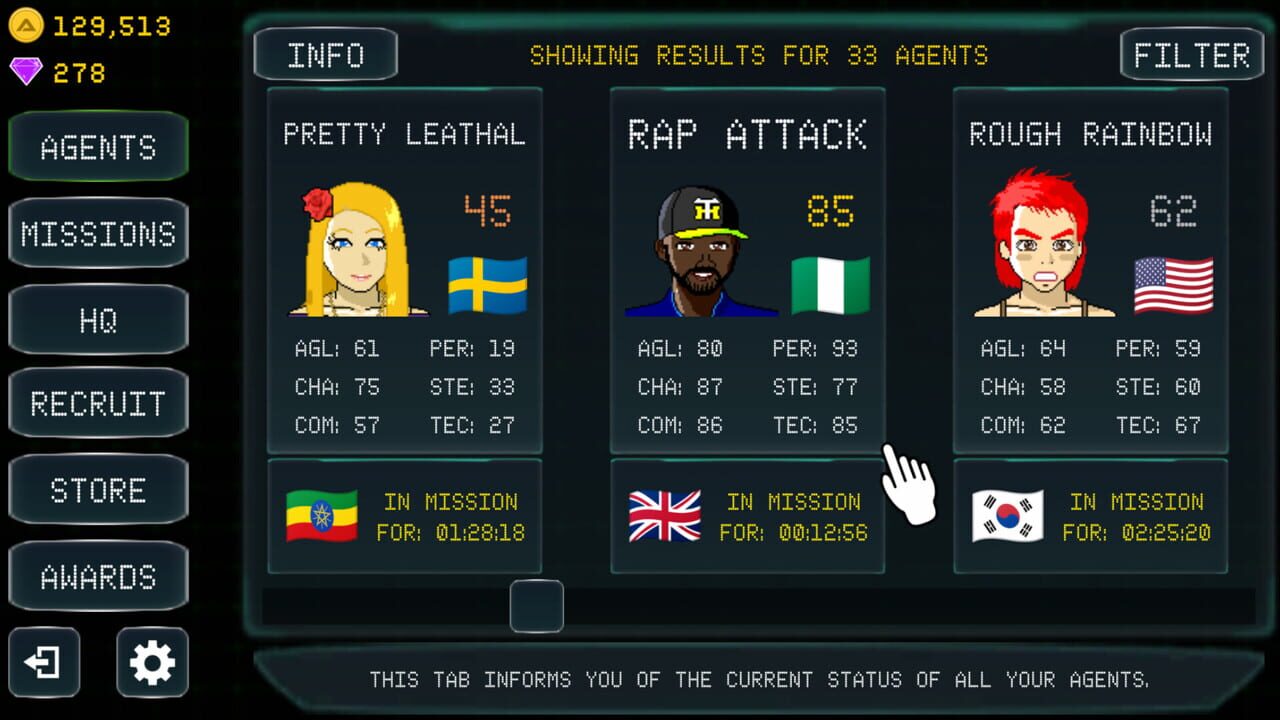Open the HQ section
This screenshot has width=1280, height=720.
[98, 319]
